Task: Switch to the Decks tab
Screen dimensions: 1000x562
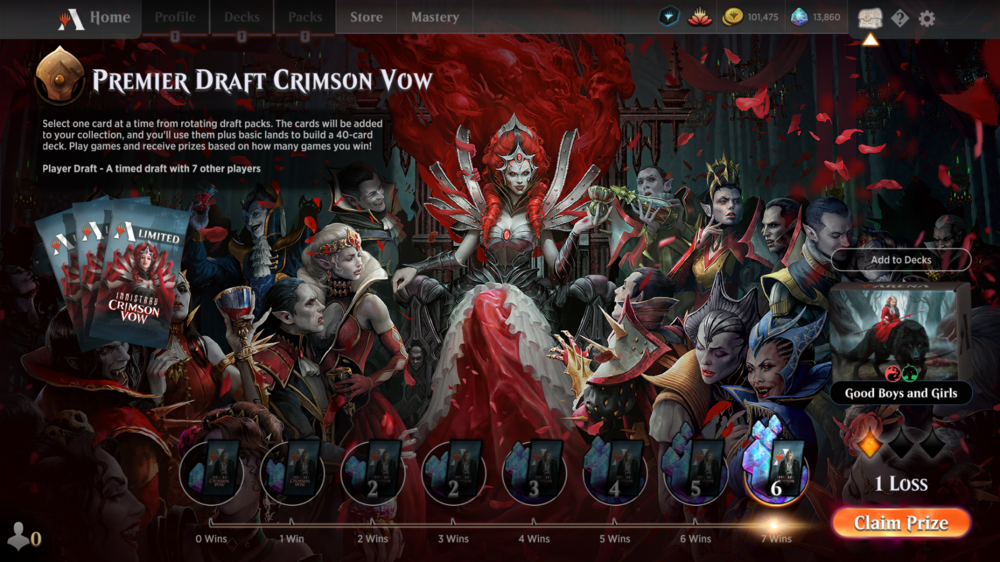Action: (242, 18)
